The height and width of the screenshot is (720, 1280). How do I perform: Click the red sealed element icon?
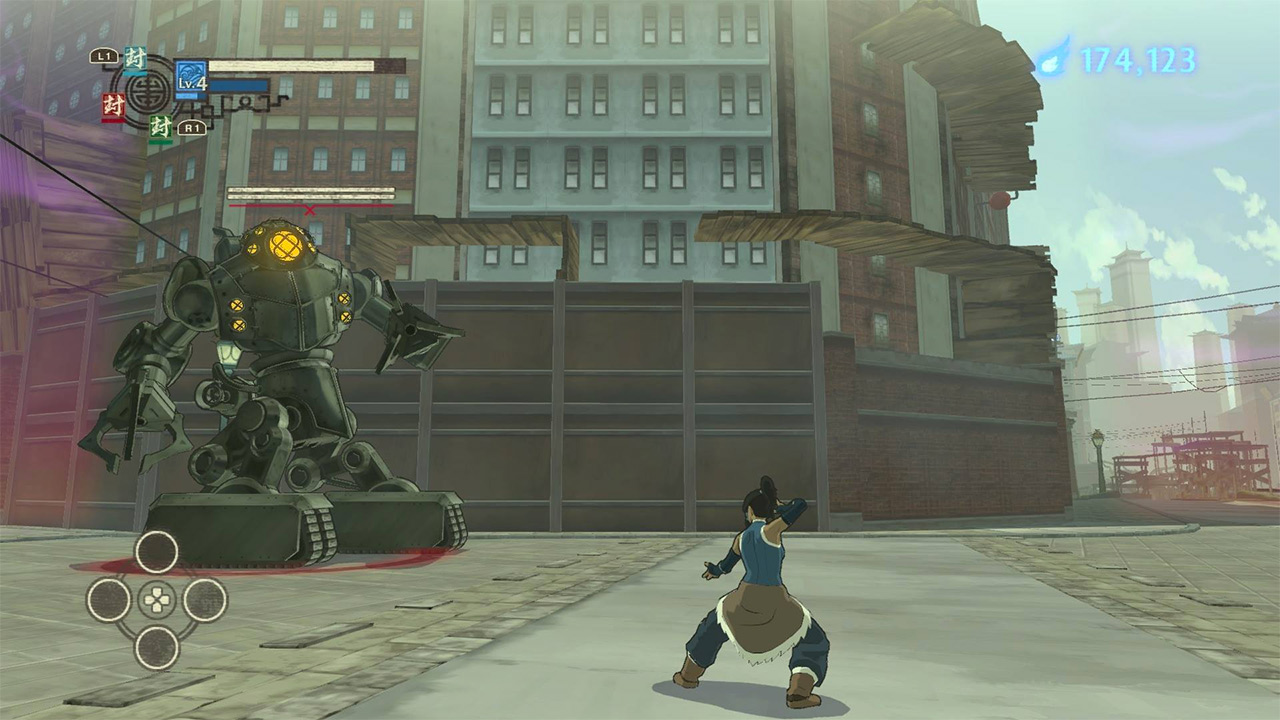113,104
